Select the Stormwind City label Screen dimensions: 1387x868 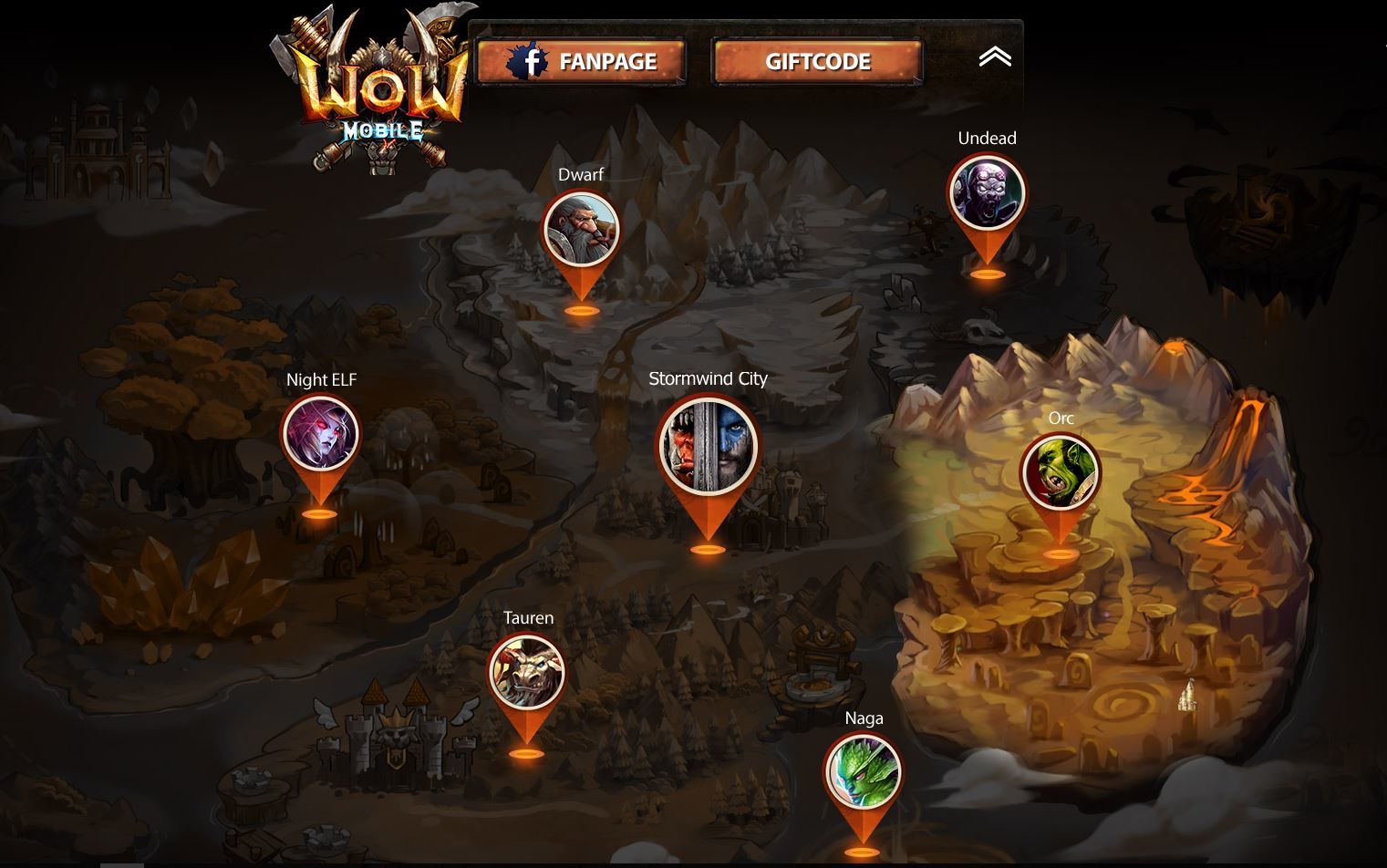[x=708, y=377]
